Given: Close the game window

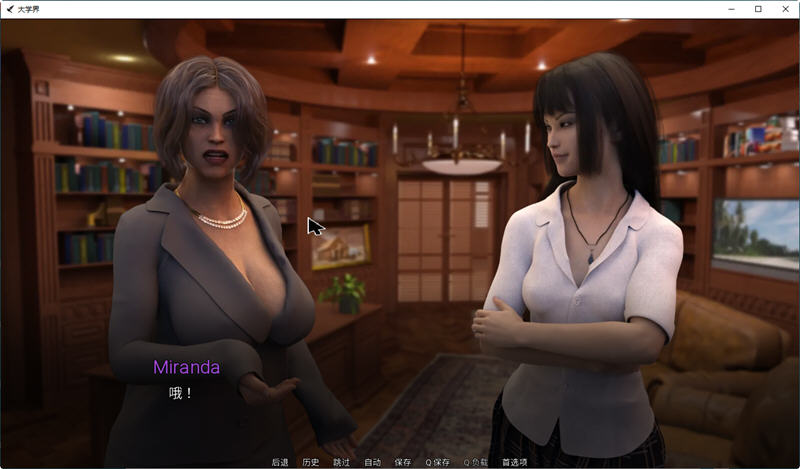Looking at the screenshot, I should 785,9.
